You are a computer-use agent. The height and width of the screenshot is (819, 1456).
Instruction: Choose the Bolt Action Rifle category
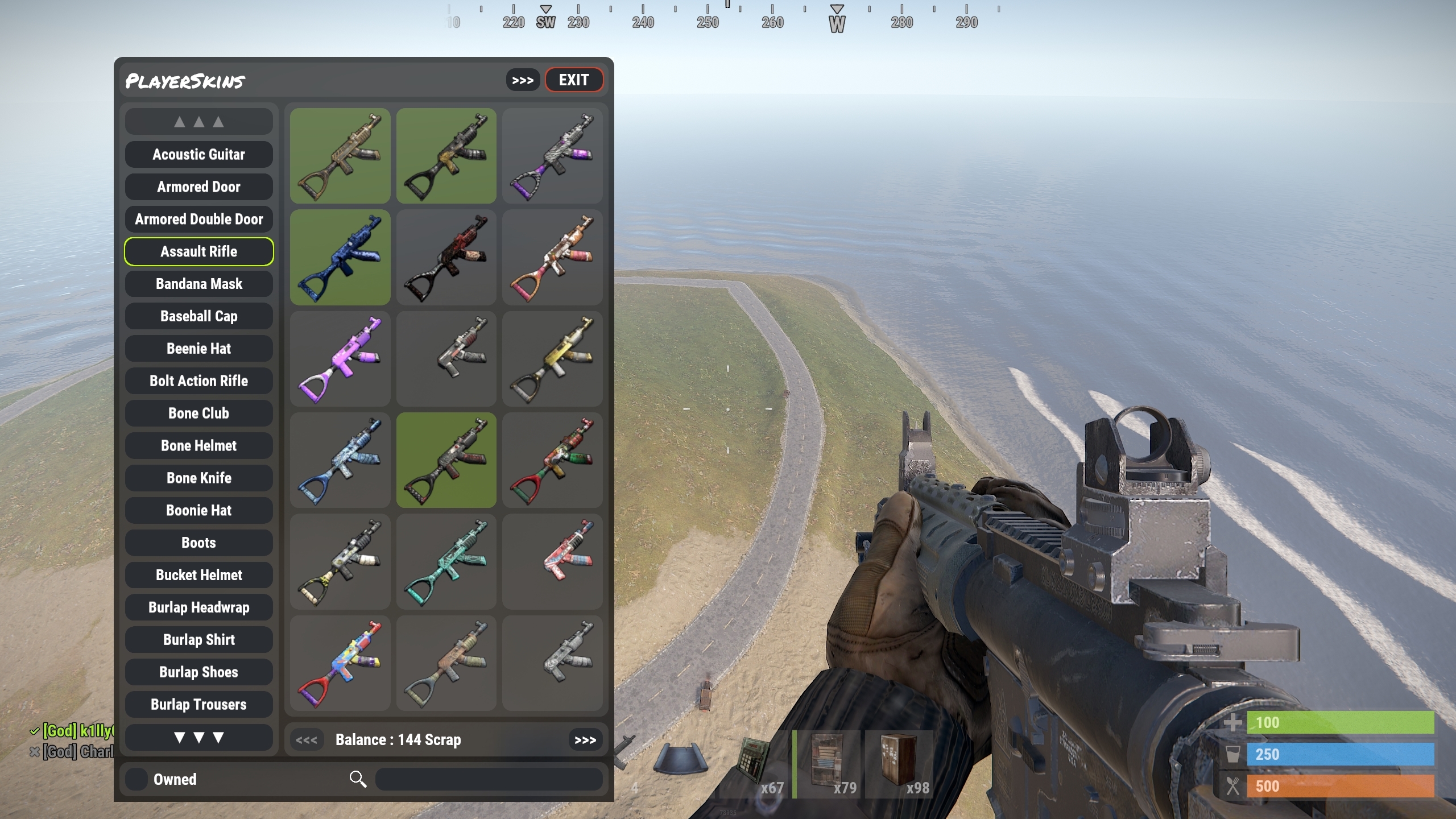[198, 381]
